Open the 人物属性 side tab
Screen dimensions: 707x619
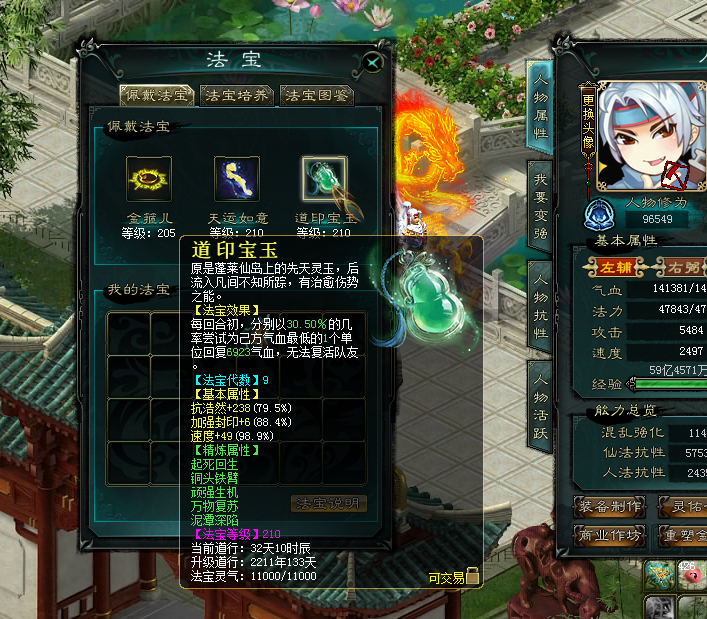[x=539, y=105]
